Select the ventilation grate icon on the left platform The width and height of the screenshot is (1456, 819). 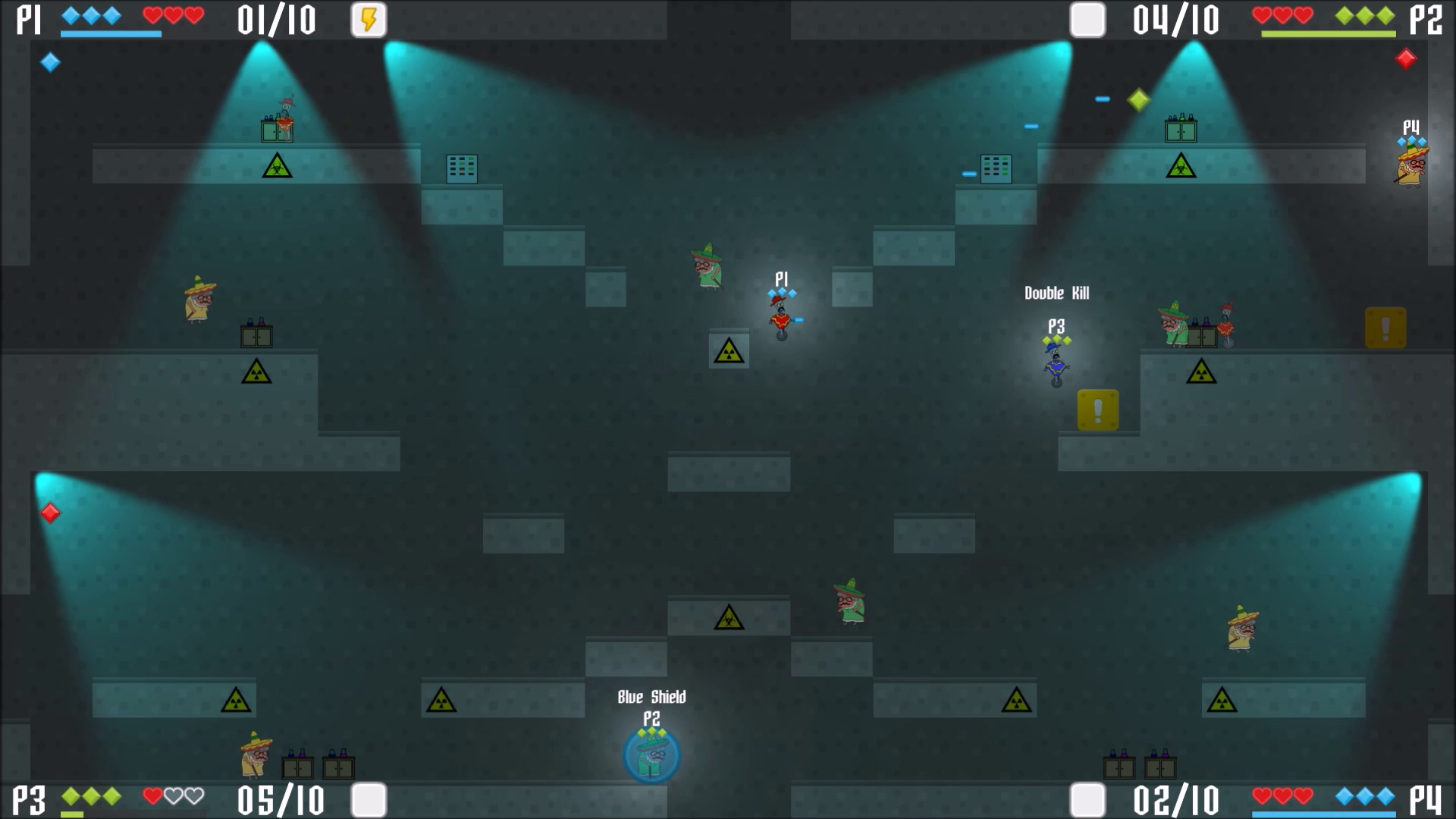tap(461, 168)
